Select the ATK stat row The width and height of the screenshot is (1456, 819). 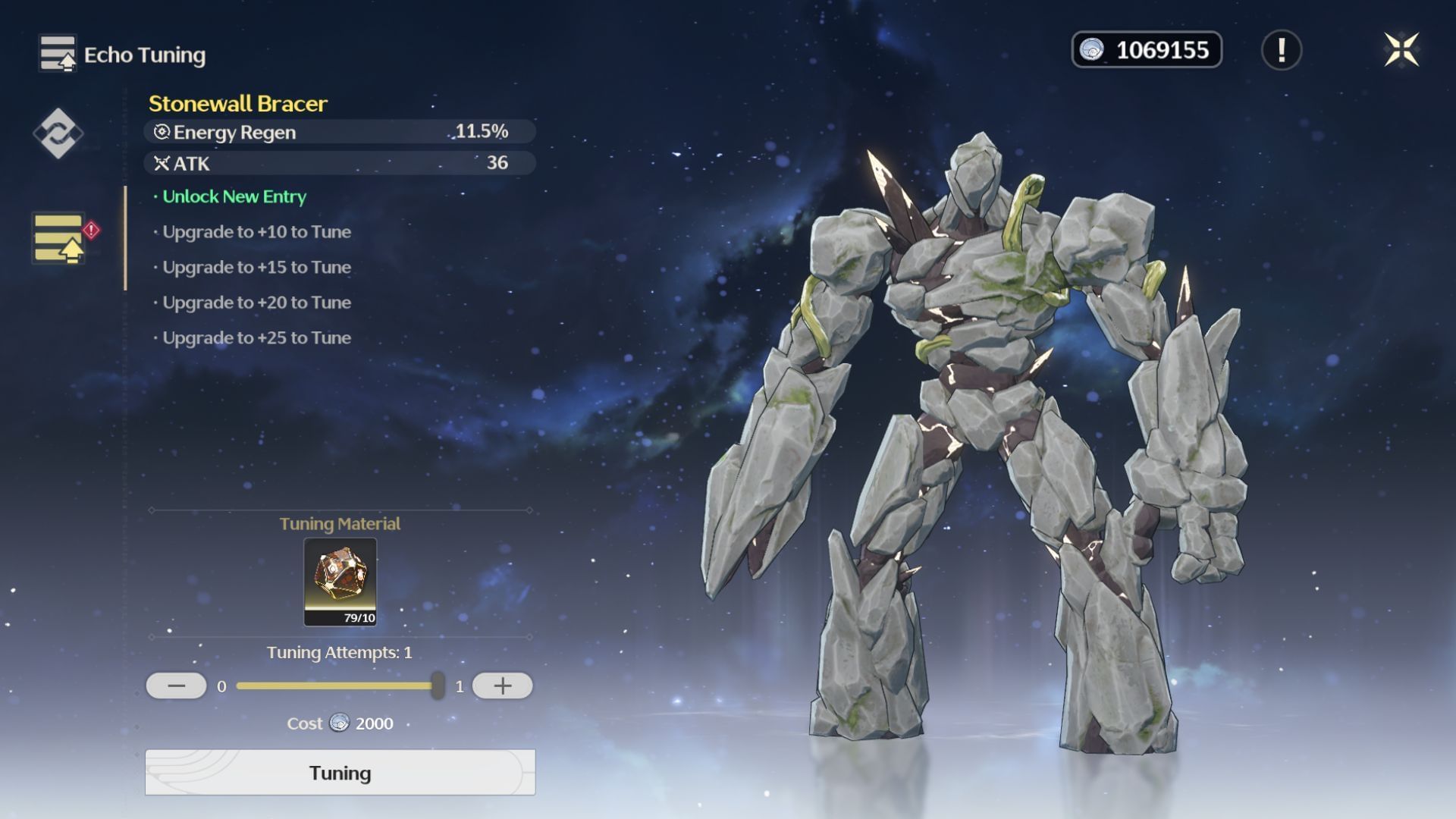(339, 163)
